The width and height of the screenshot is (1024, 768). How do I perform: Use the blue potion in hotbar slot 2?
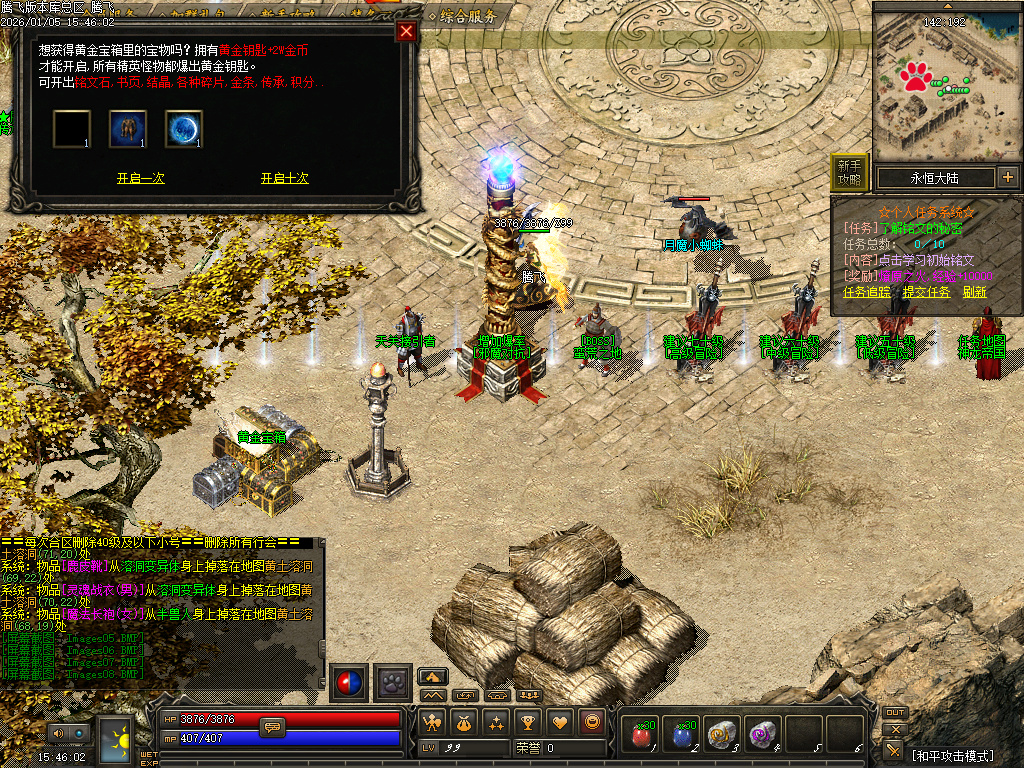point(682,735)
